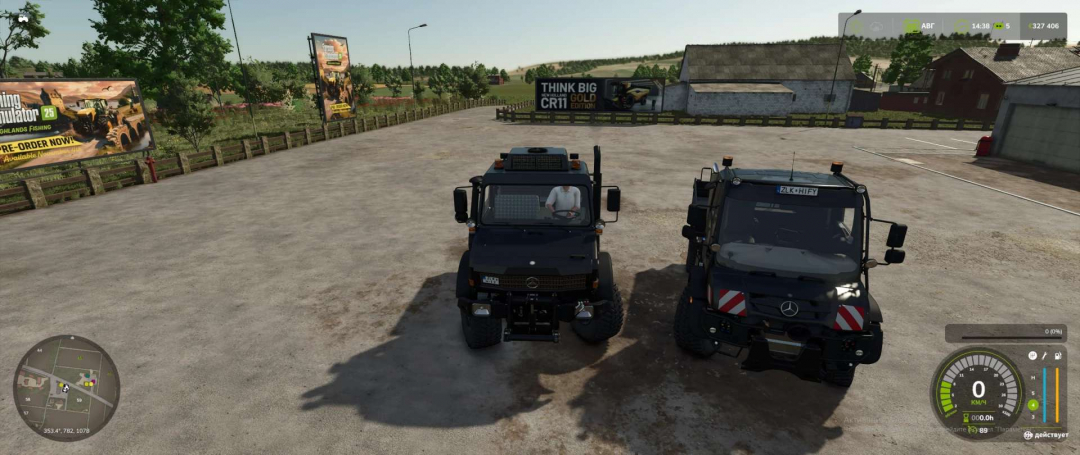Click the sunny weather icon
1080x455 pixels.
tap(856, 26)
